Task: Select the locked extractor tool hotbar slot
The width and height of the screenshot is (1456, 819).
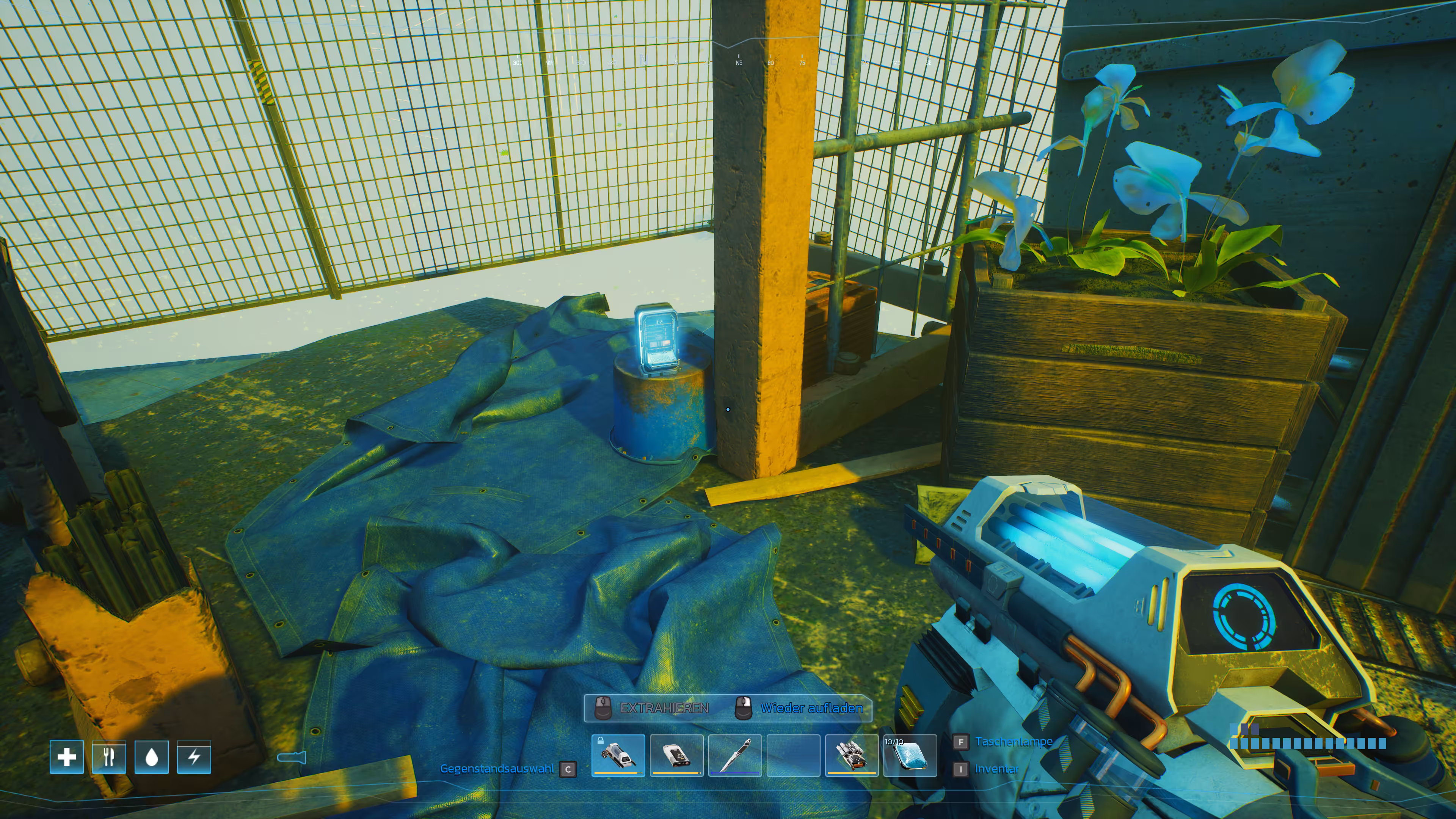Action: click(x=618, y=755)
